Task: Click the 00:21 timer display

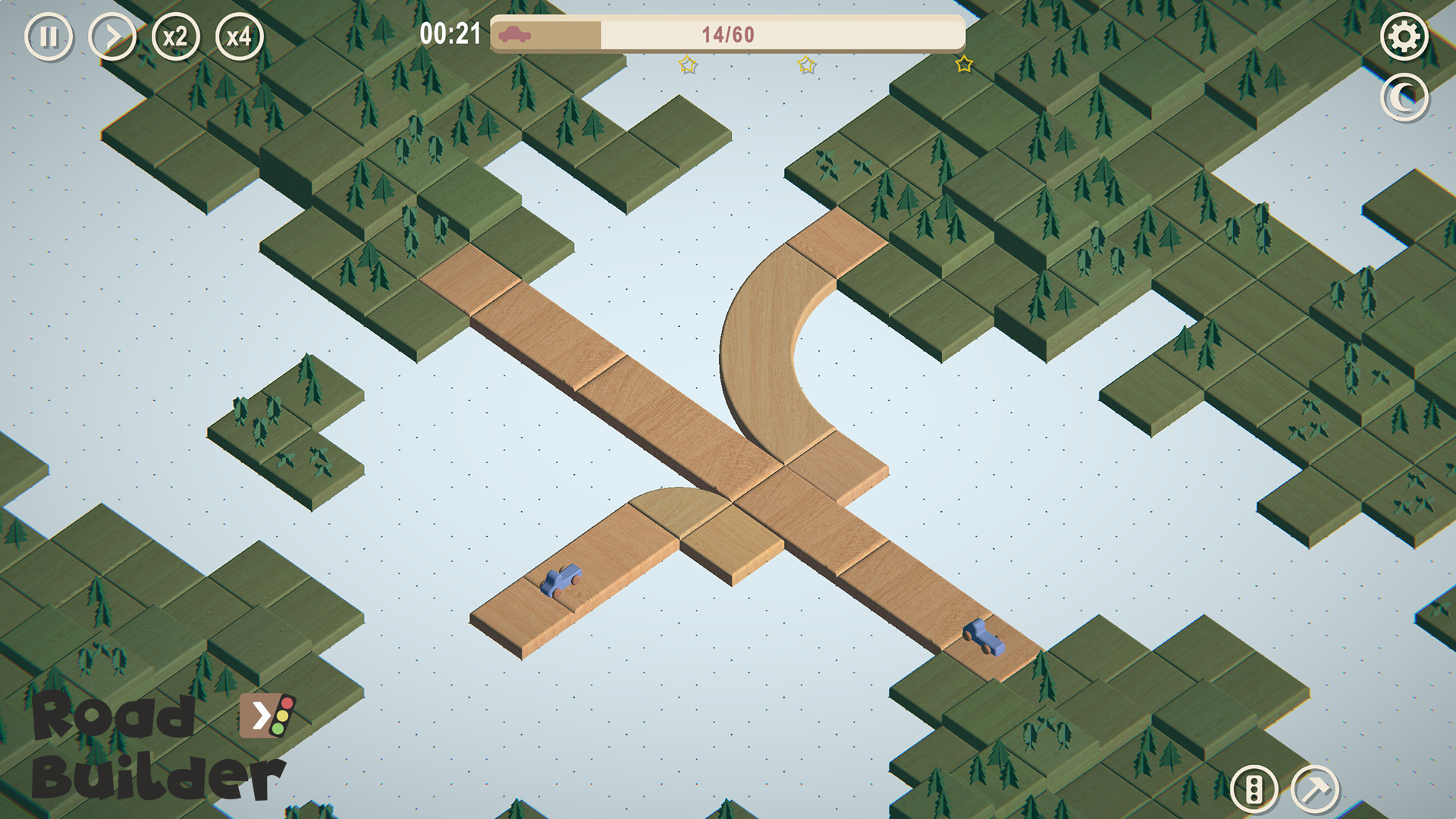Action: 451,32
